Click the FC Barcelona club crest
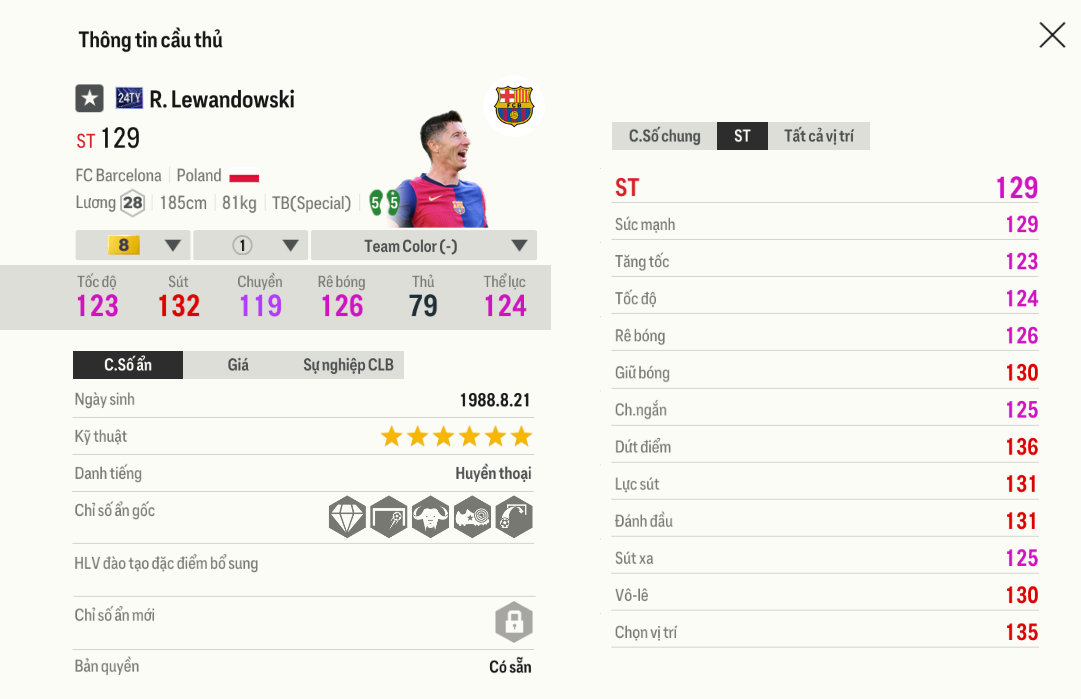The height and width of the screenshot is (699, 1081). (x=514, y=106)
